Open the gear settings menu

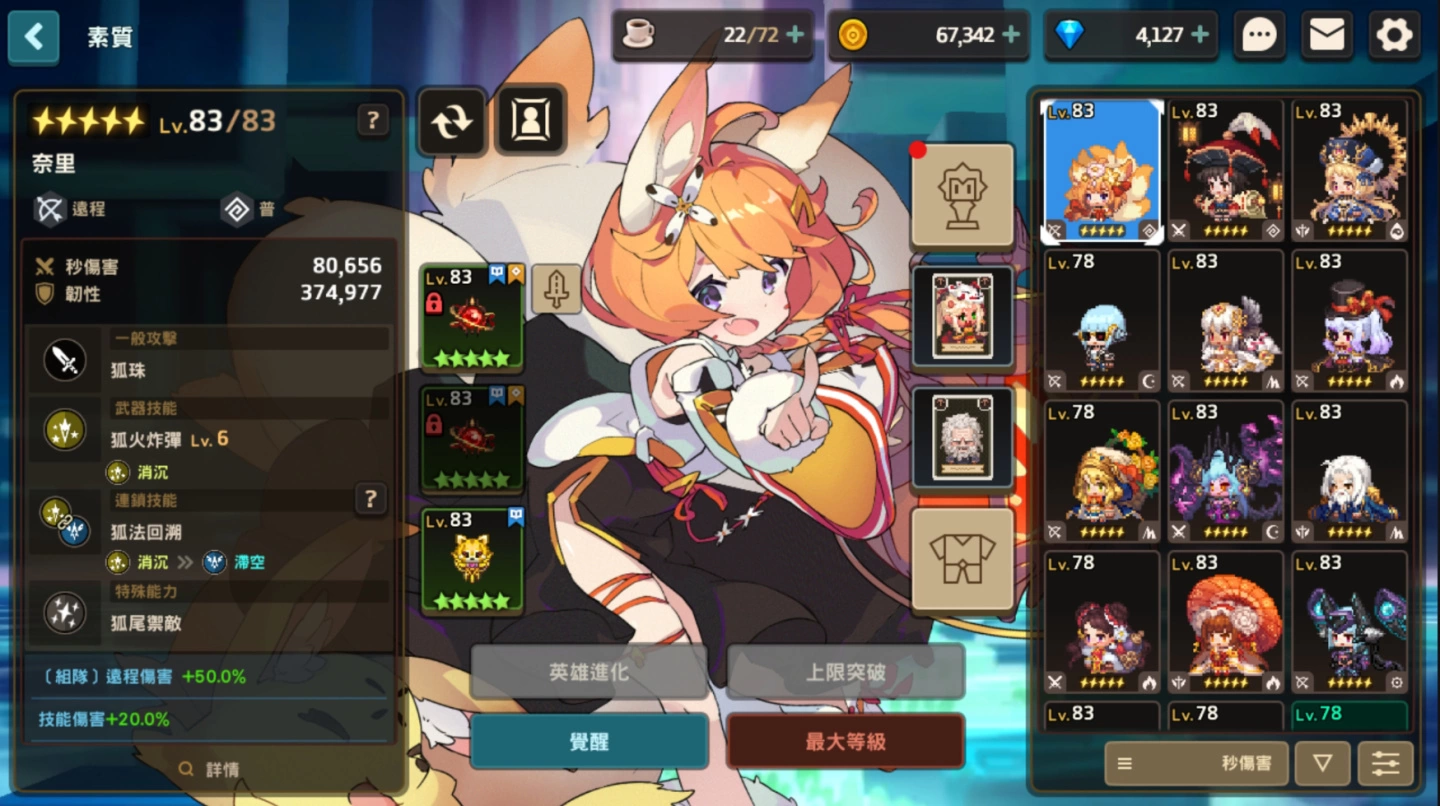[x=1394, y=36]
